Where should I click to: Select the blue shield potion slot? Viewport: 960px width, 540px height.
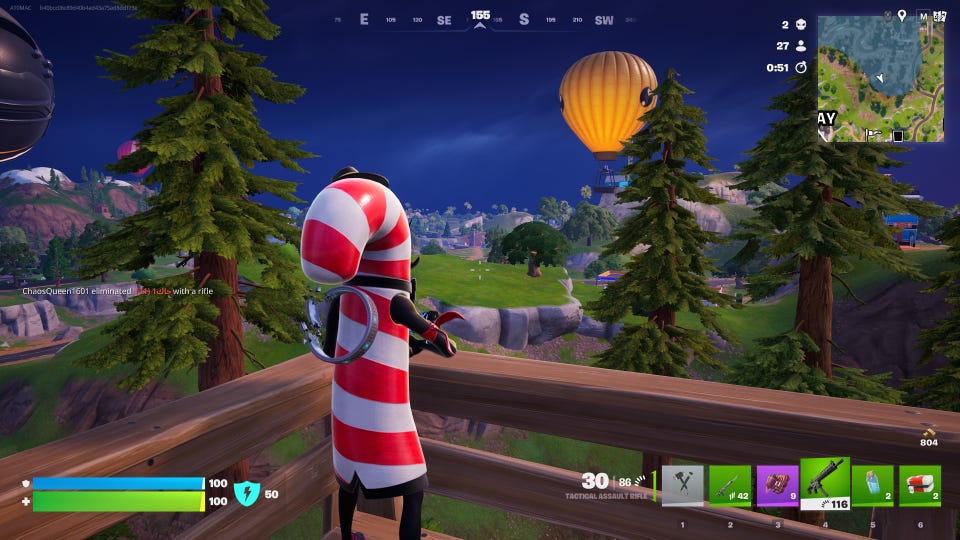[872, 485]
